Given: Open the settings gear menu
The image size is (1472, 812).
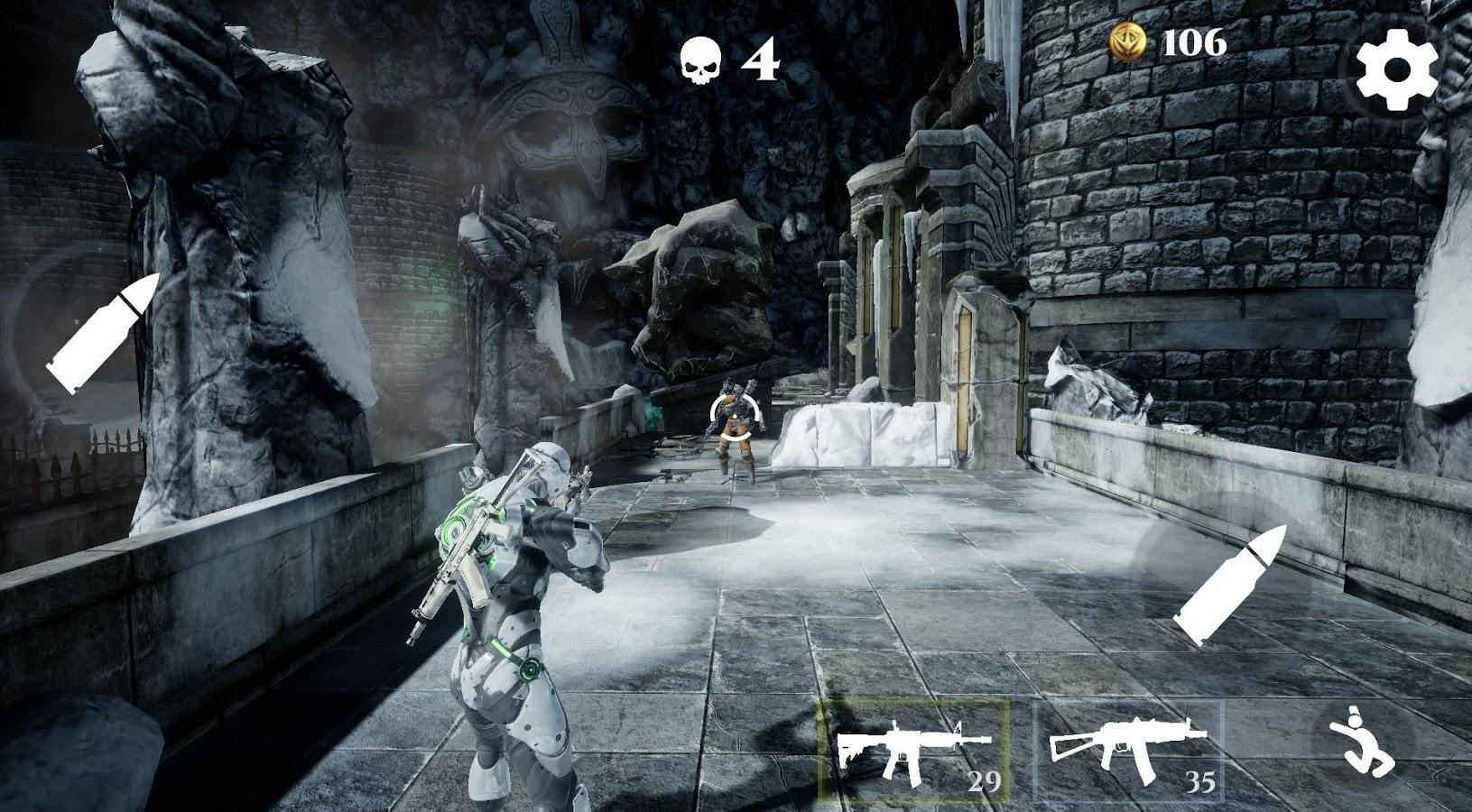Looking at the screenshot, I should click(x=1396, y=69).
